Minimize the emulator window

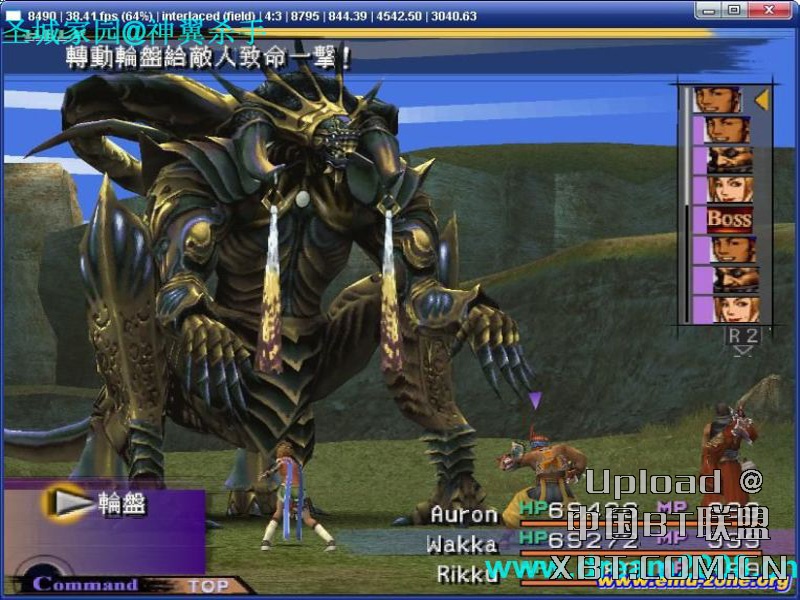[709, 10]
